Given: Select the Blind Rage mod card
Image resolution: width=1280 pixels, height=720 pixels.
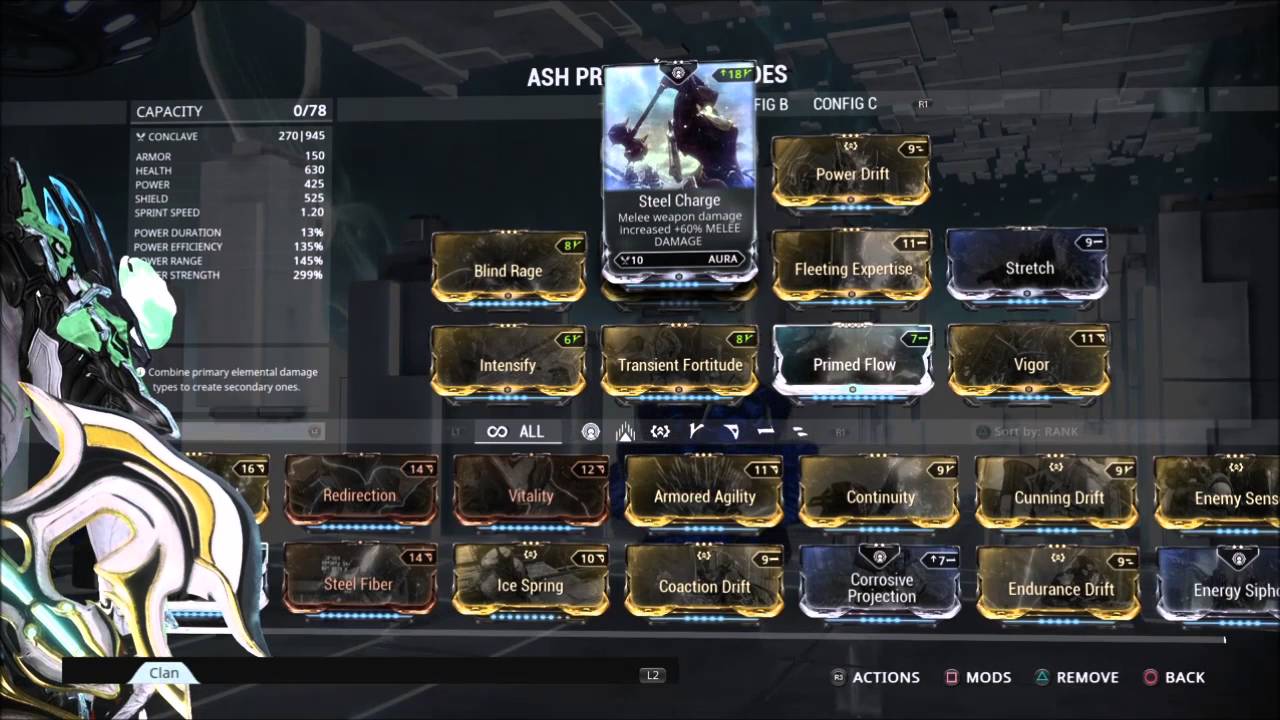Looking at the screenshot, I should point(508,269).
